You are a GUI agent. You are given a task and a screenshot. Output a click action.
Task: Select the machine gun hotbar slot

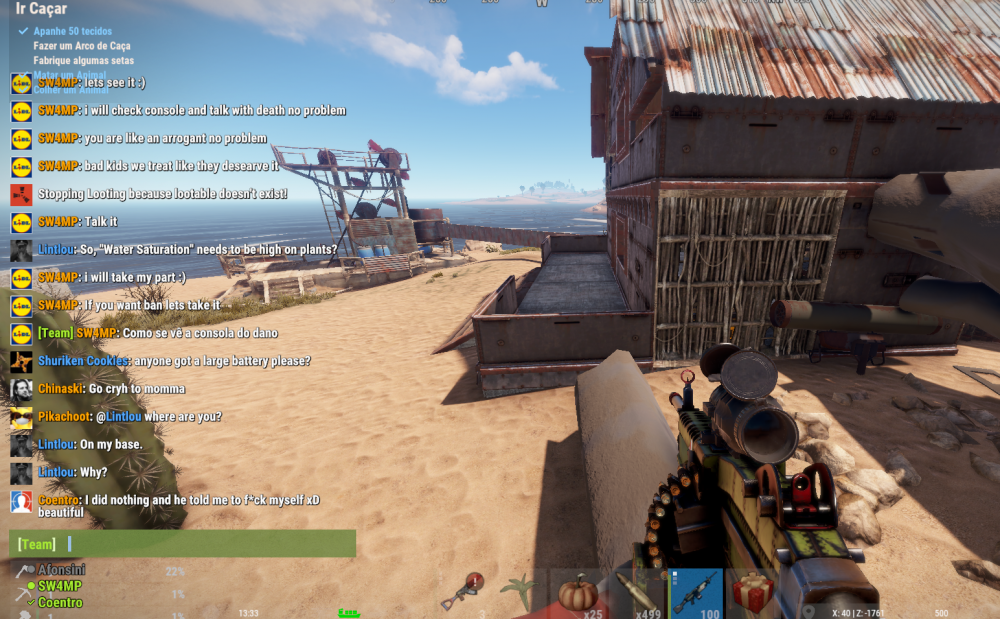pyautogui.click(x=696, y=593)
